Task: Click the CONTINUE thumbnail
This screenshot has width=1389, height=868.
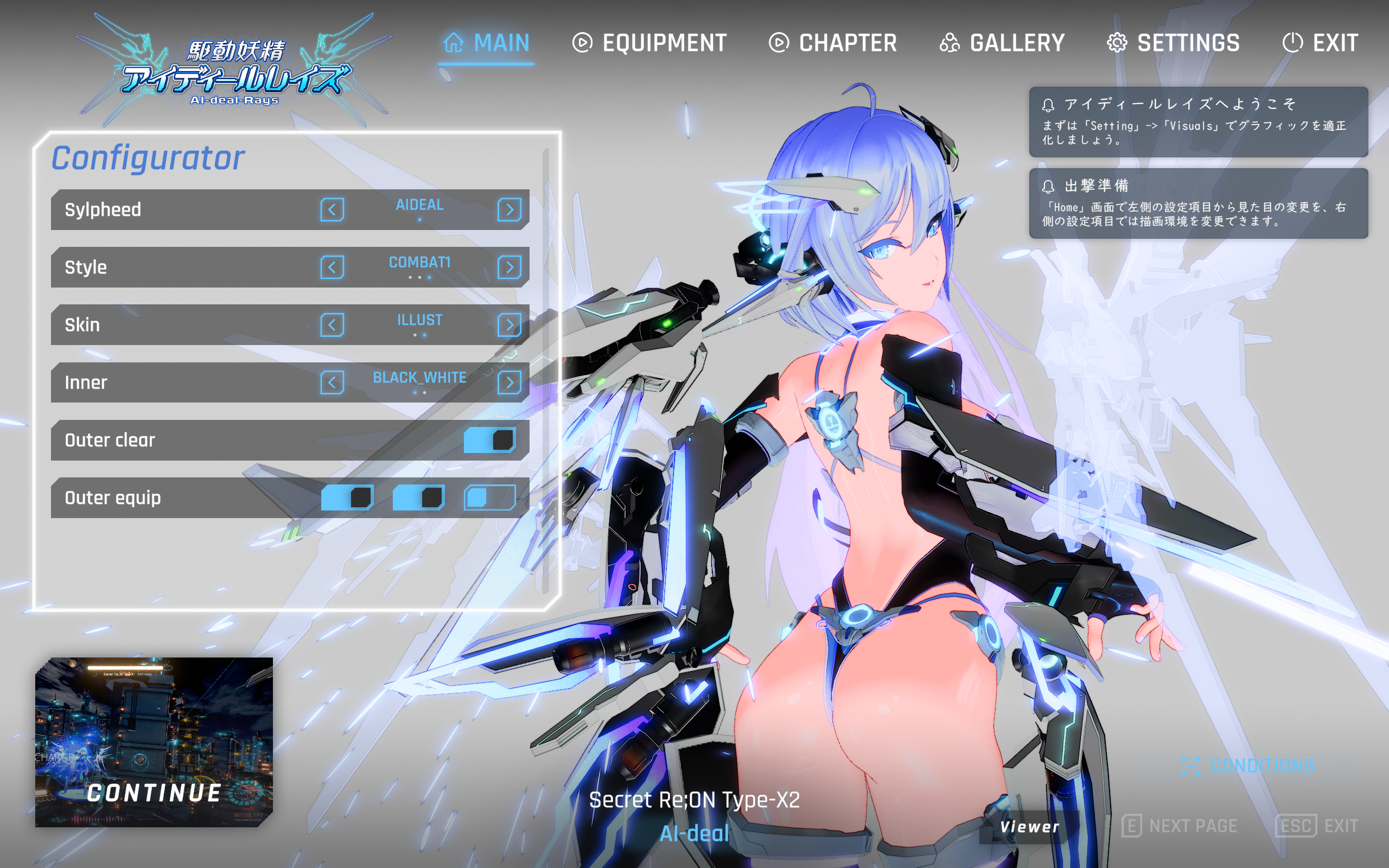Action: 154,742
